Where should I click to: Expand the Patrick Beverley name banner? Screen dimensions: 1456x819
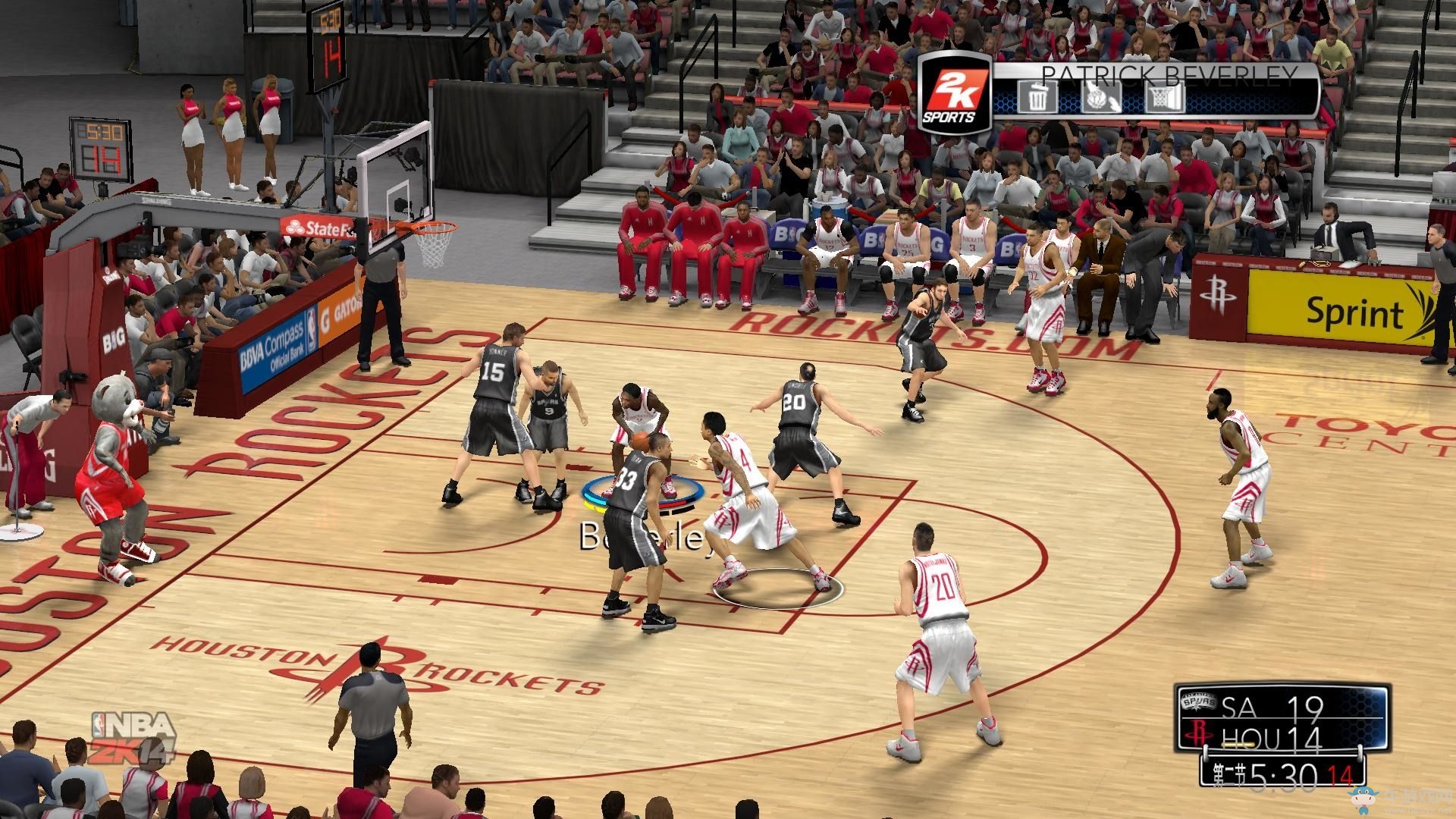1172,76
